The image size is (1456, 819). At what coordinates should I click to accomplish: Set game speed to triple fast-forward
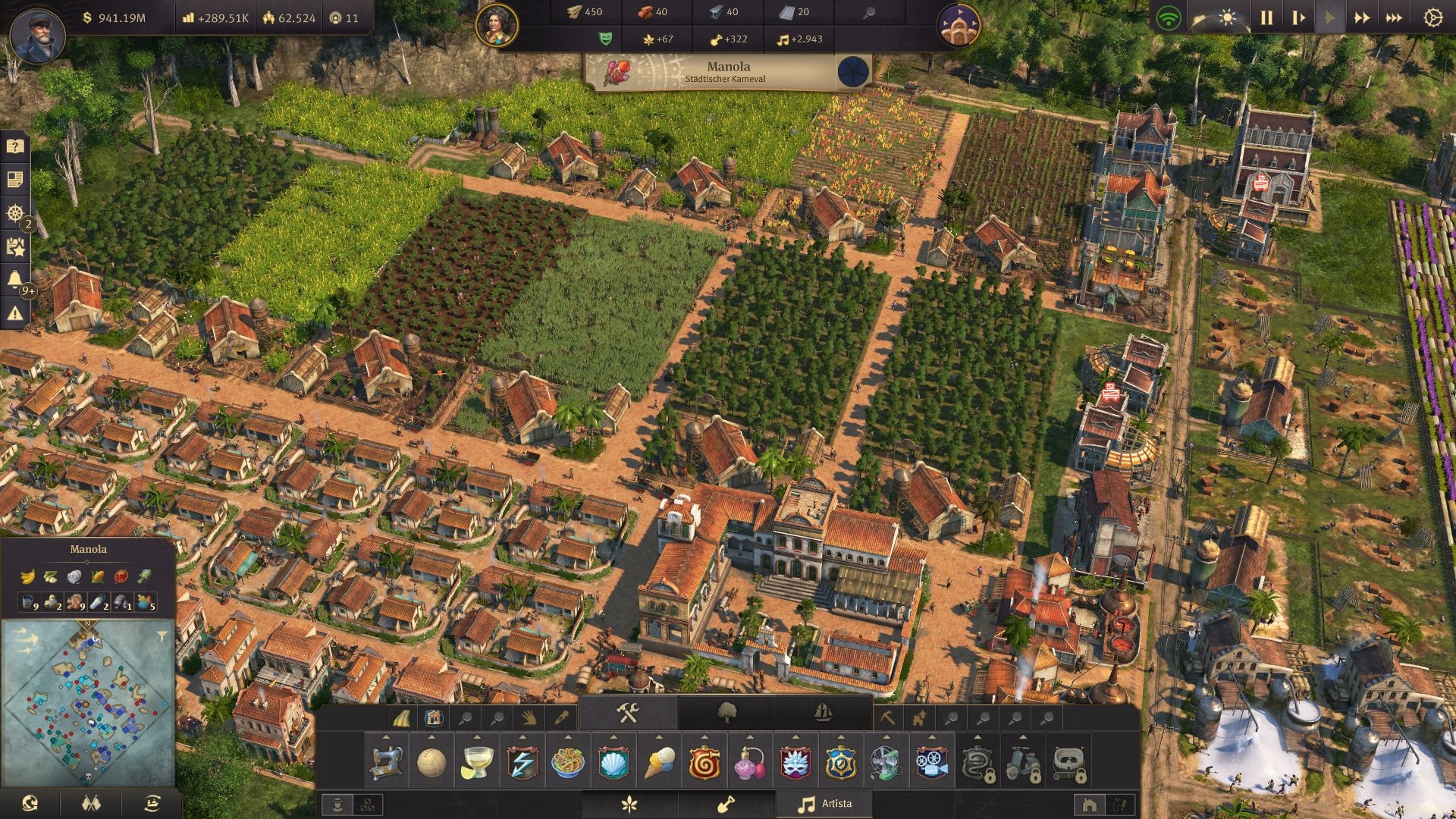[x=1394, y=18]
